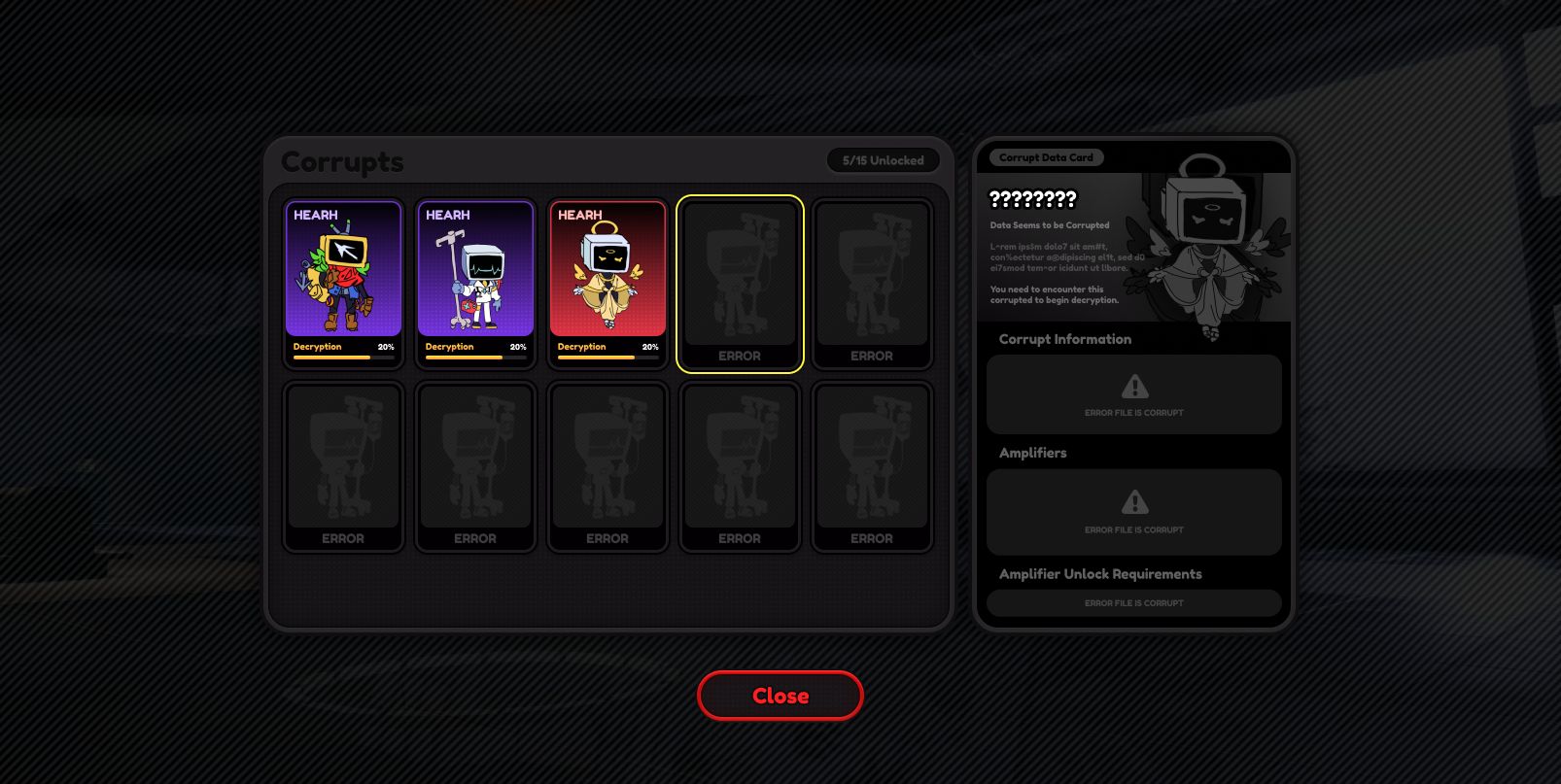The image size is (1561, 784).
Task: Close the Corrupts menu
Action: (x=780, y=696)
